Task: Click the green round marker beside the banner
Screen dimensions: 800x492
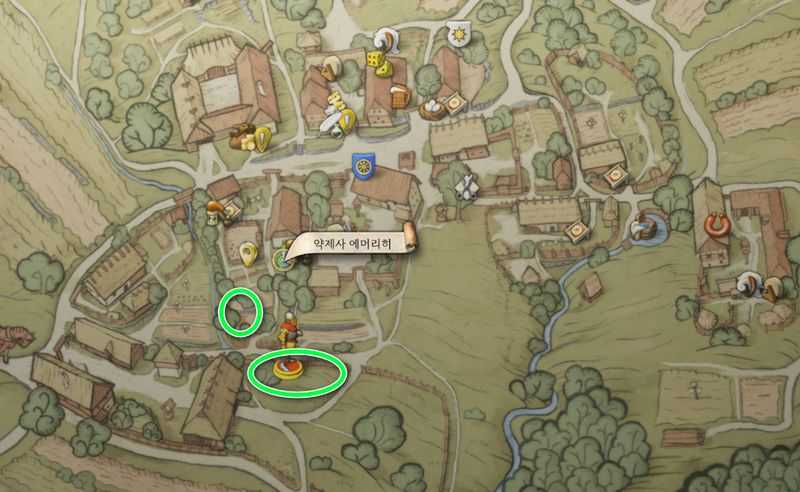Action: click(x=281, y=260)
